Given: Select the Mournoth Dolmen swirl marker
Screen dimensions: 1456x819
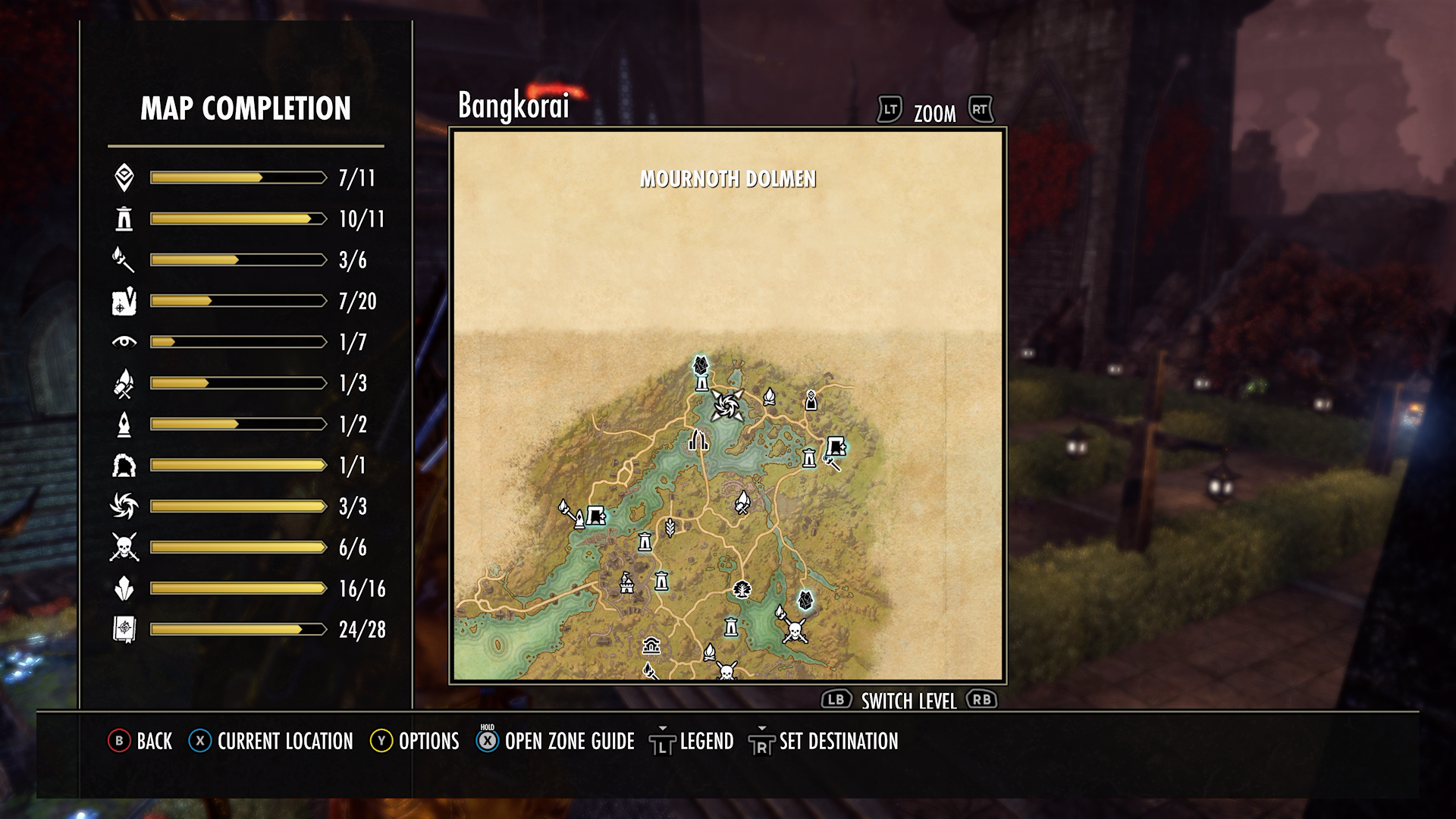Looking at the screenshot, I should click(727, 405).
